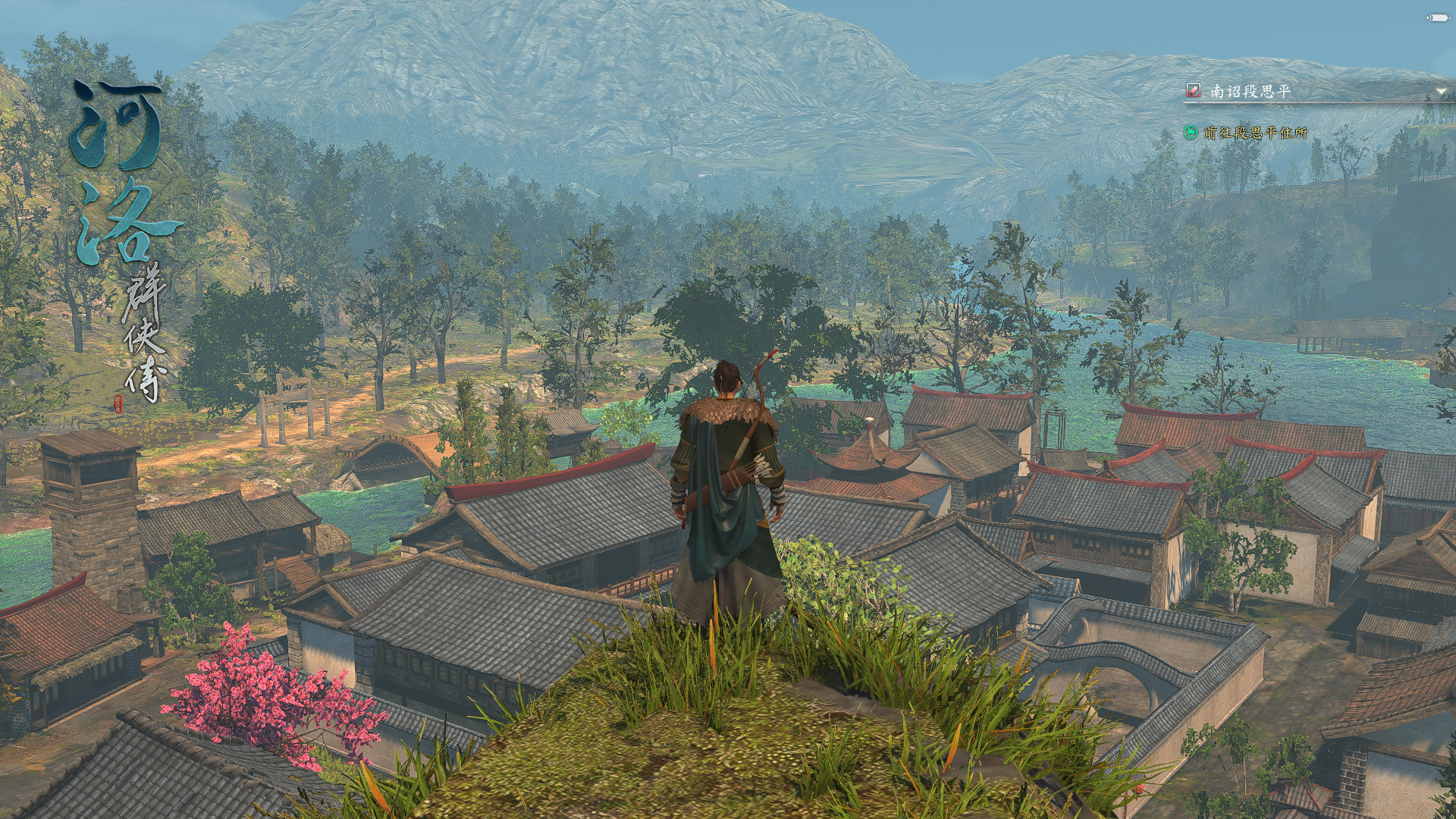Select the green flag objective marker icon
Screen dimensions: 1456x819
pos(1189,134)
